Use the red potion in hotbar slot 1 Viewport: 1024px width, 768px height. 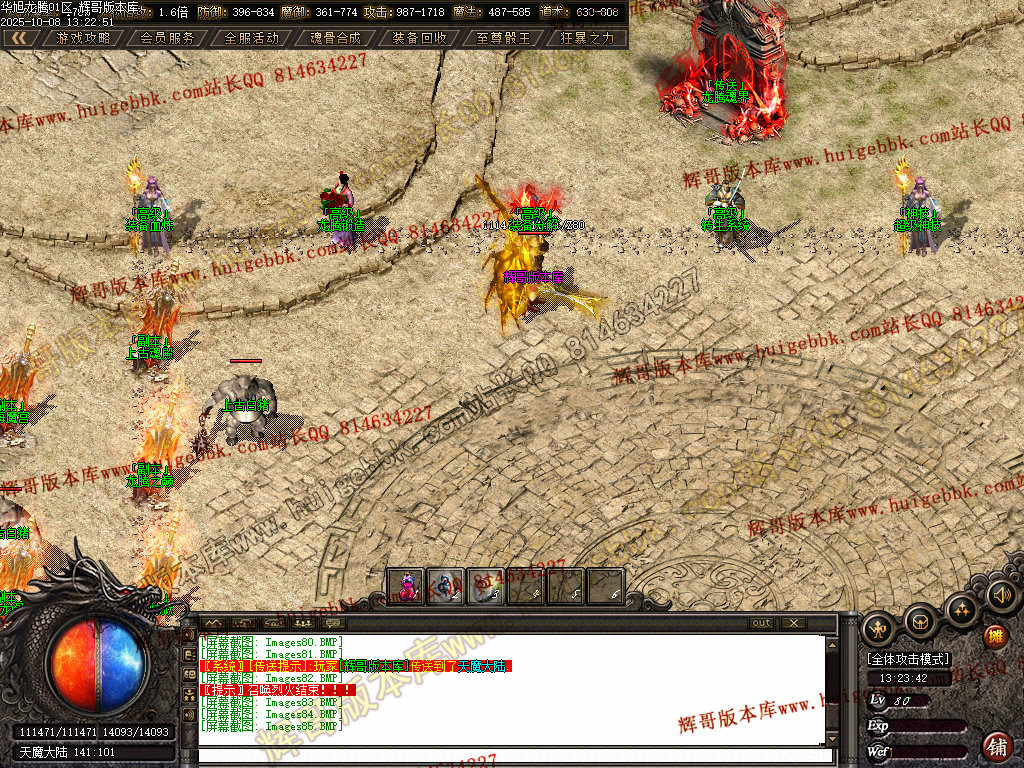point(406,586)
